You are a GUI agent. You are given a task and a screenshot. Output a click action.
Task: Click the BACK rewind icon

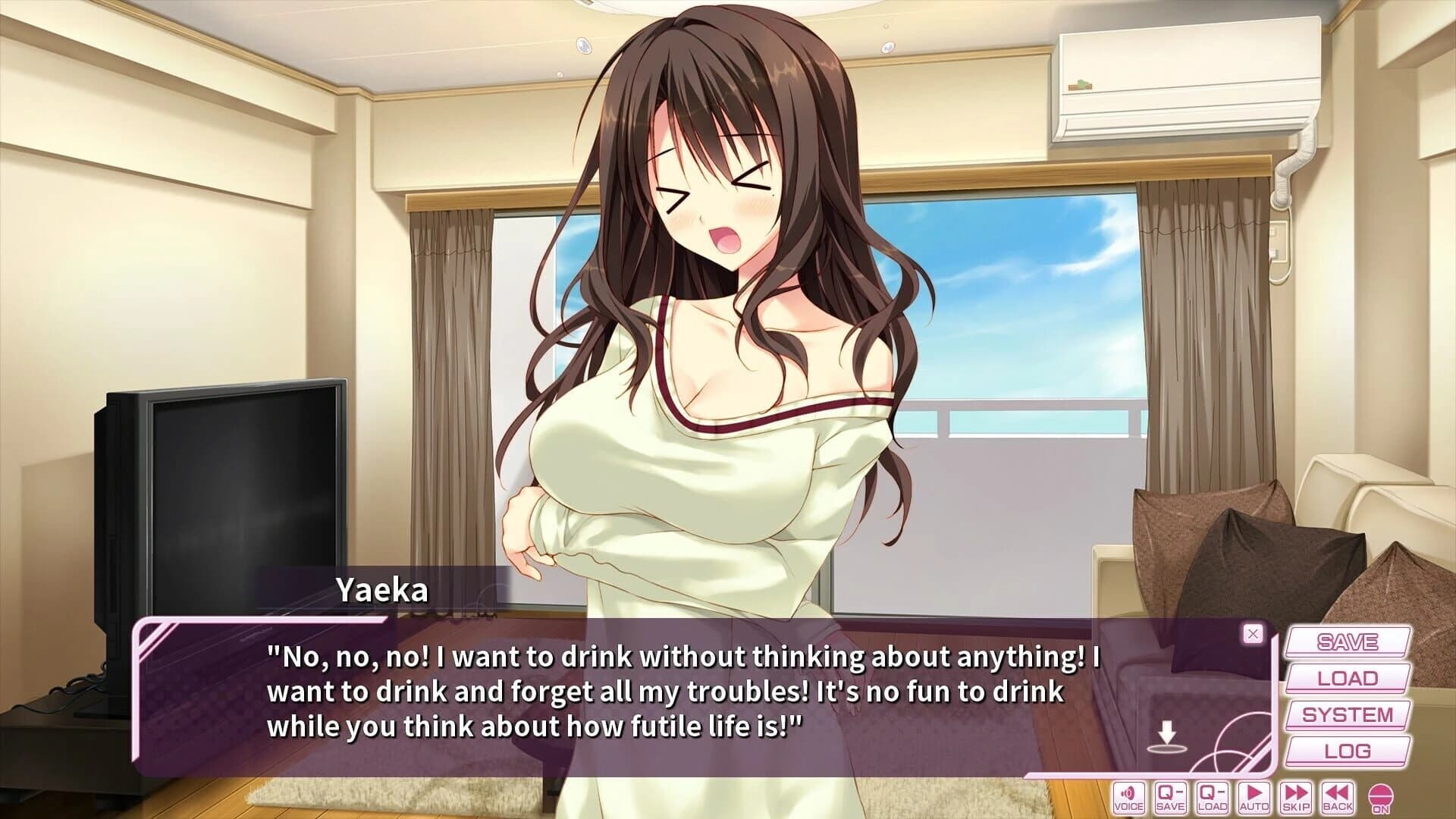coord(1338,796)
